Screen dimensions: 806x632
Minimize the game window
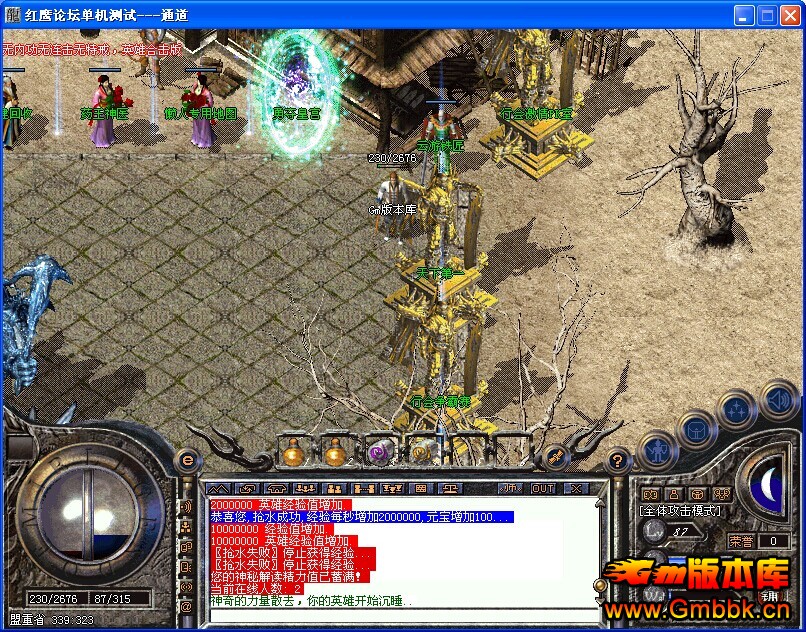[744, 16]
